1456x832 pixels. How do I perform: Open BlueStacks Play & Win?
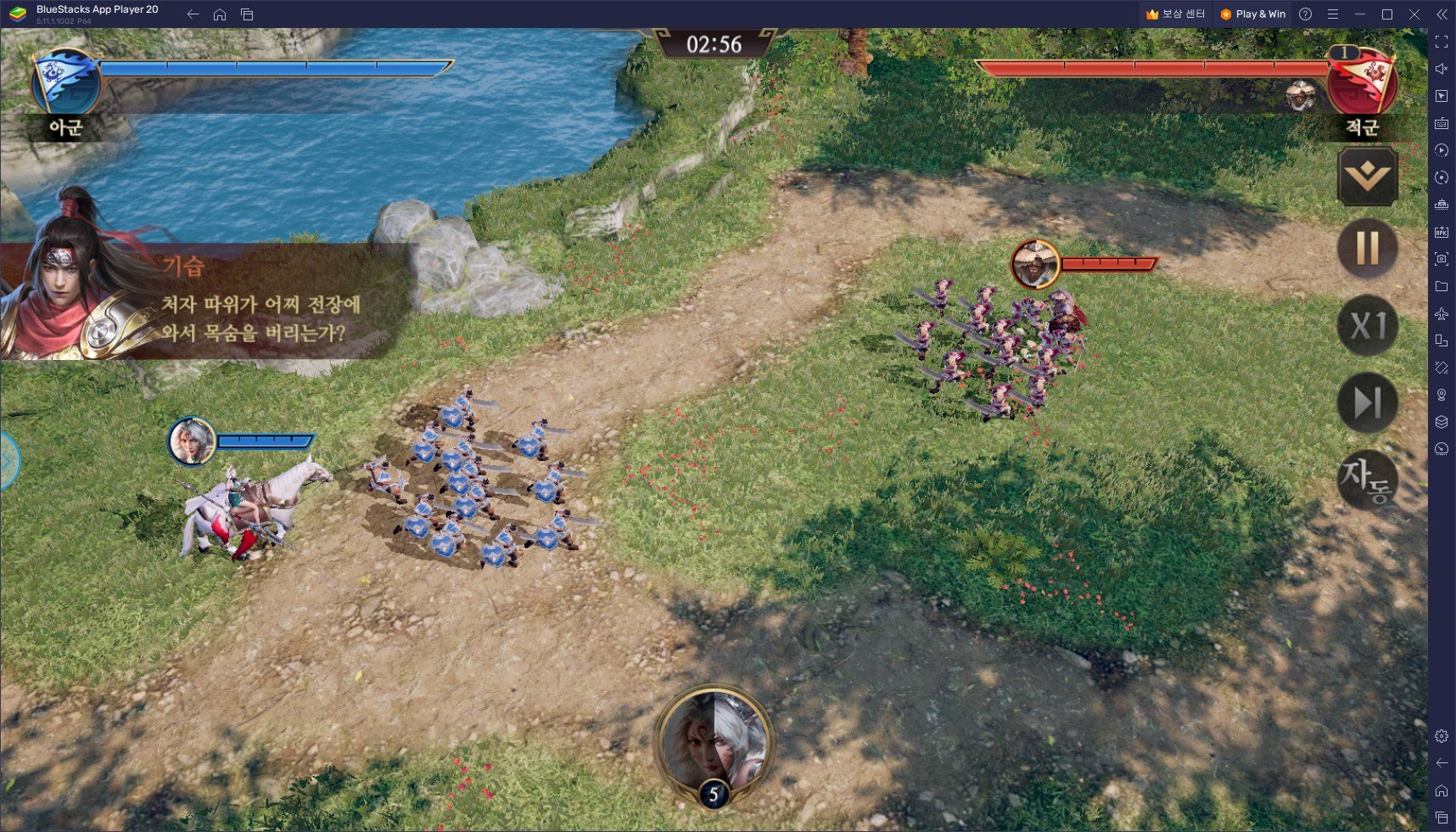pyautogui.click(x=1252, y=14)
